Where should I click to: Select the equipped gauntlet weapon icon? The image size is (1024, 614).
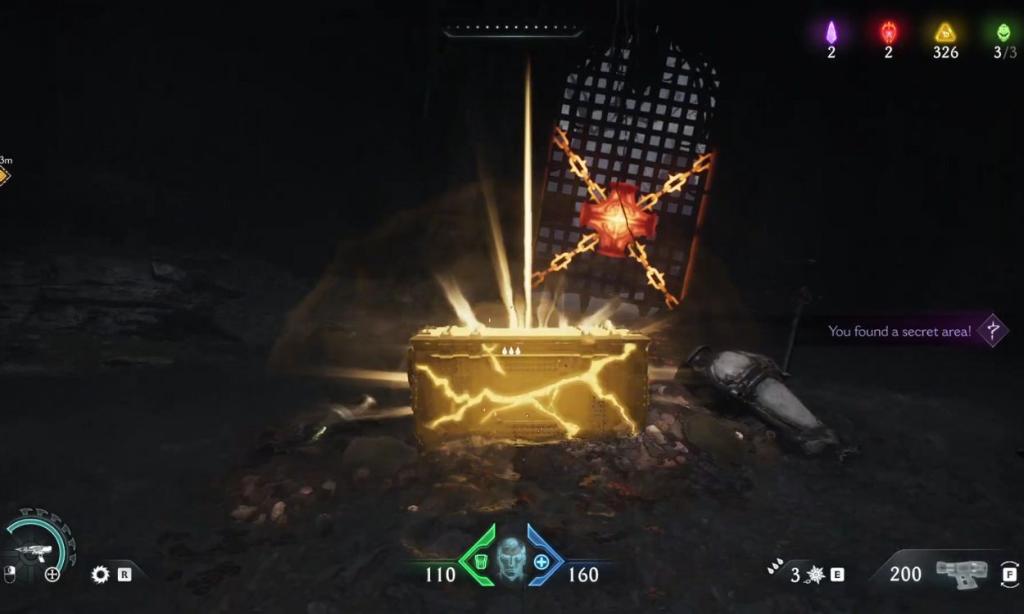959,571
